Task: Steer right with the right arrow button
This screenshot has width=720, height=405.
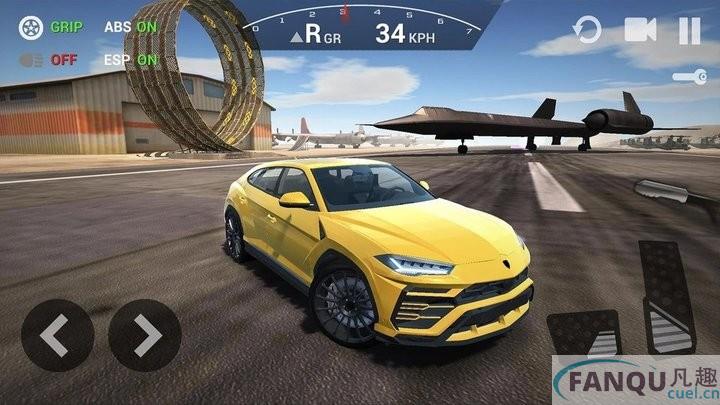Action: click(x=145, y=336)
